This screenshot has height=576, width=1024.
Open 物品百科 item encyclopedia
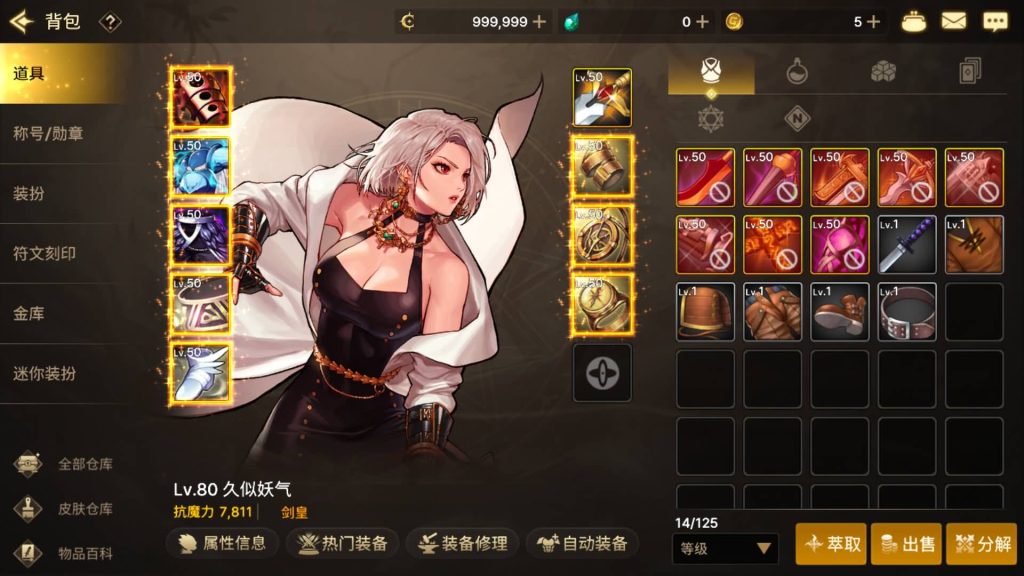[68, 553]
